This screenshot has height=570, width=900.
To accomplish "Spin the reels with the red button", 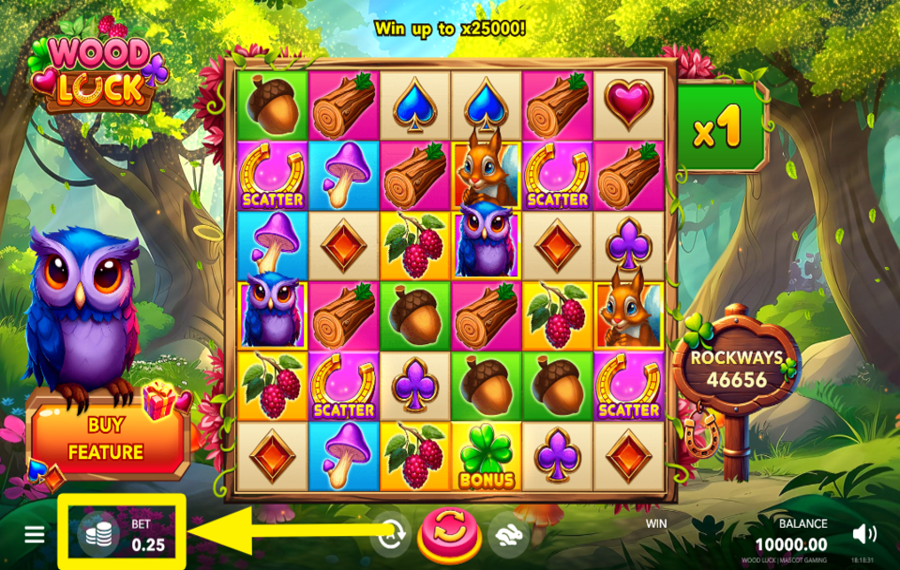I will (449, 532).
